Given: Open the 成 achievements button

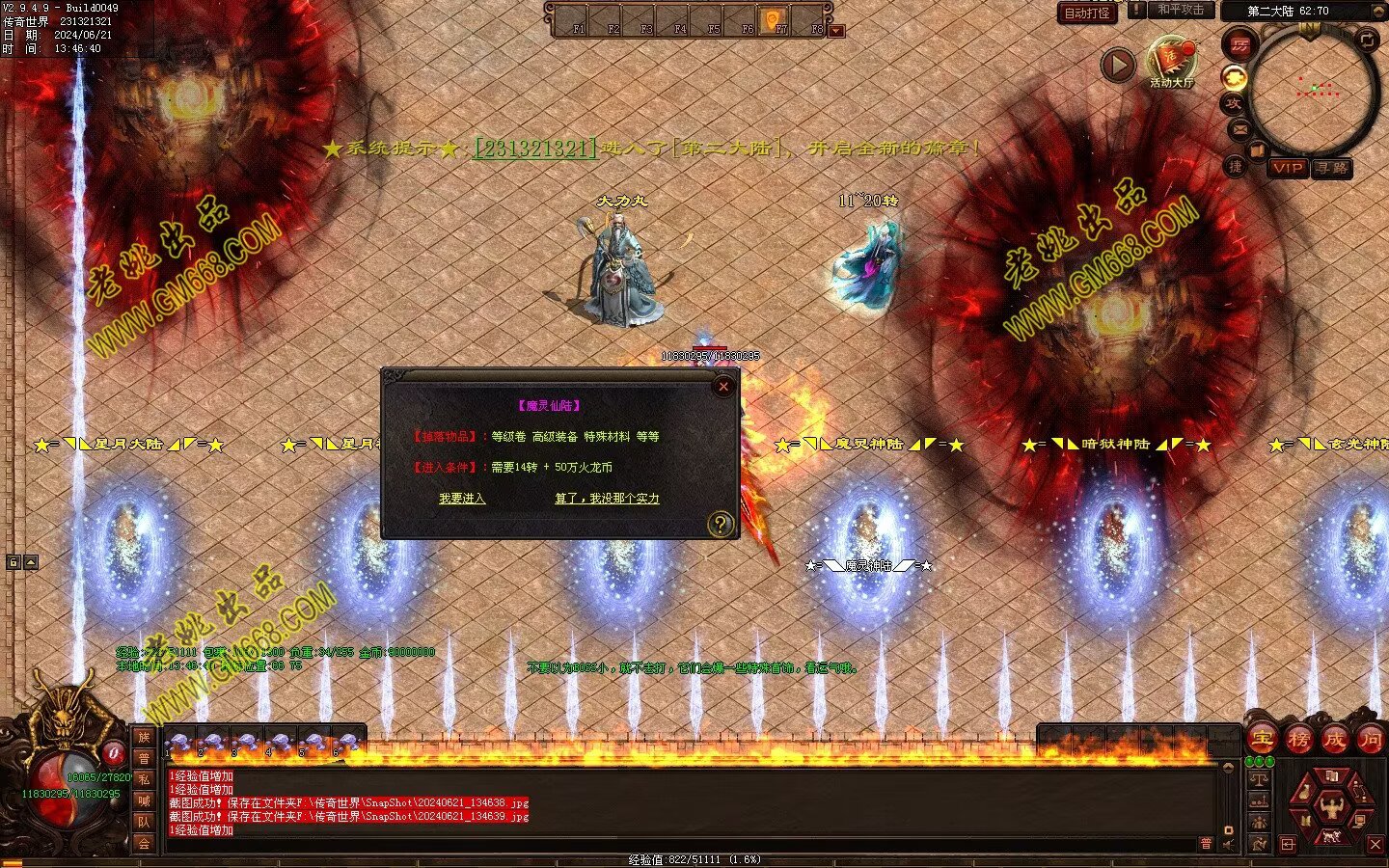Looking at the screenshot, I should pyautogui.click(x=1334, y=740).
